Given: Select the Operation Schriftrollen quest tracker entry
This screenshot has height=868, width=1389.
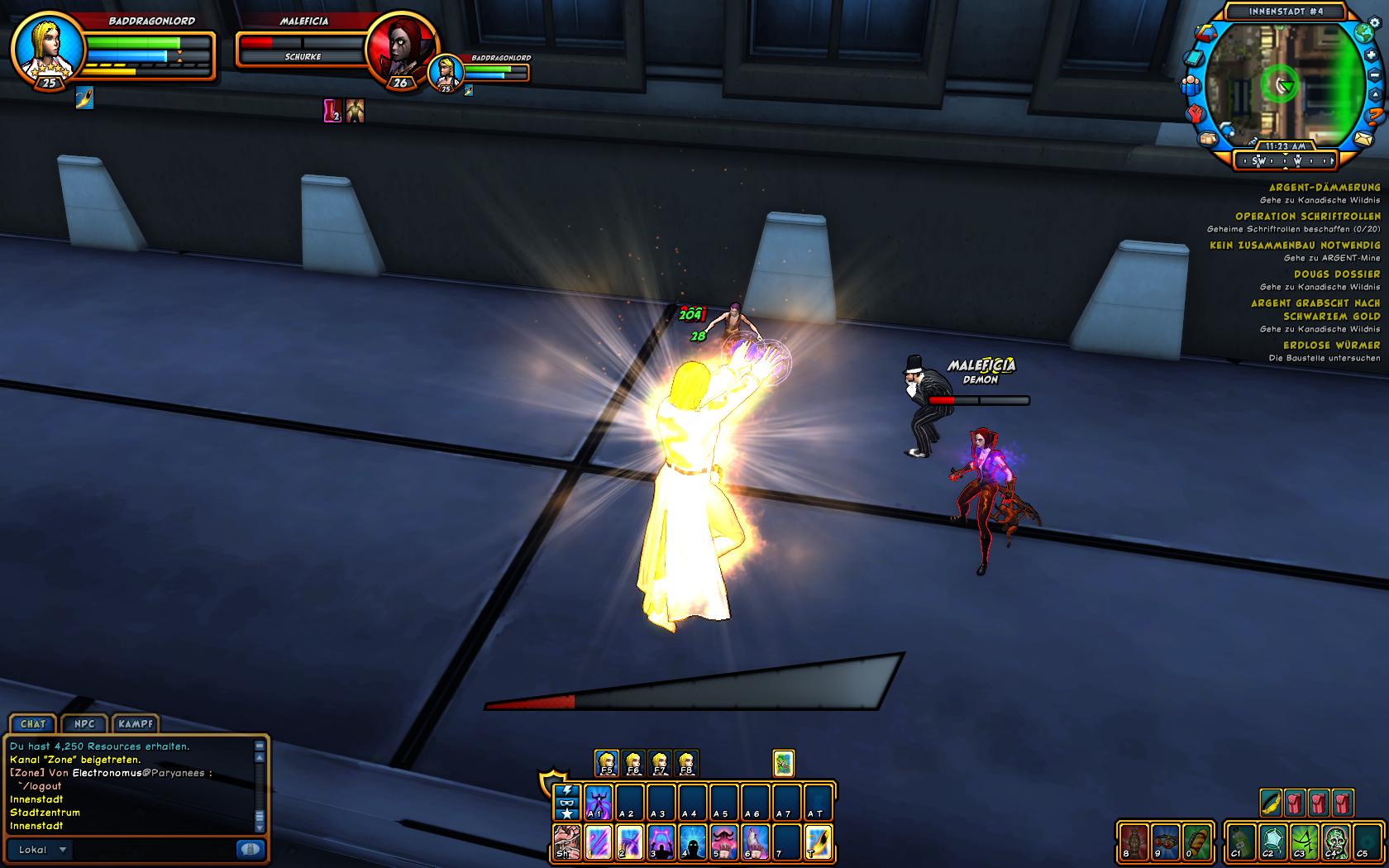Looking at the screenshot, I should [1306, 217].
